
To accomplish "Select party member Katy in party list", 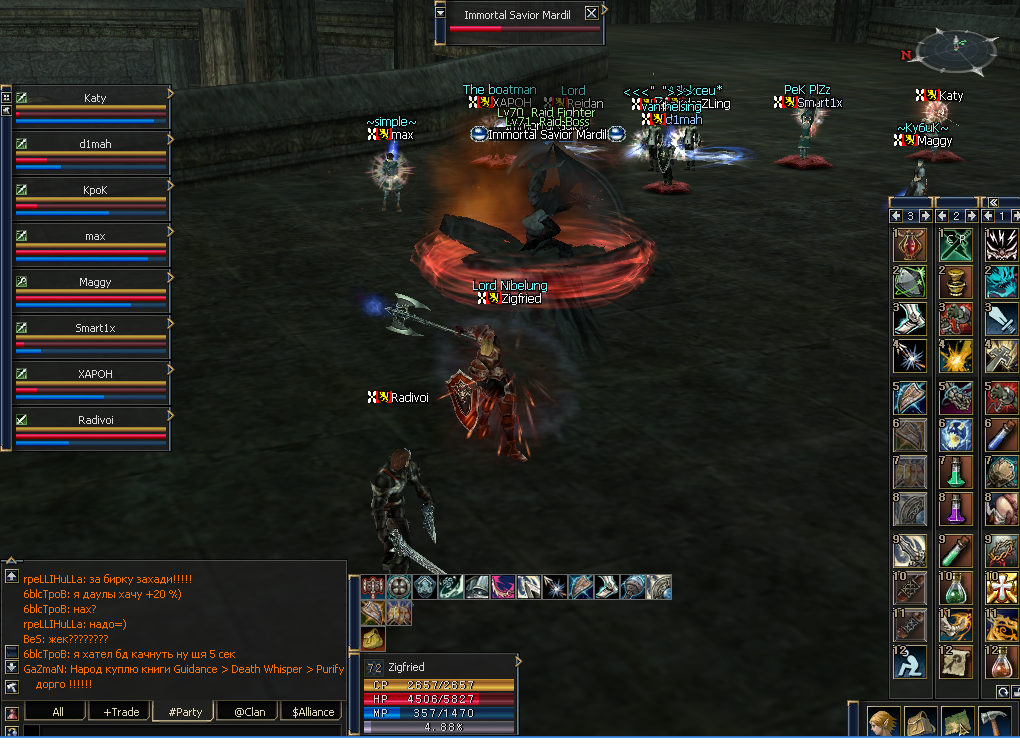I will coord(94,99).
